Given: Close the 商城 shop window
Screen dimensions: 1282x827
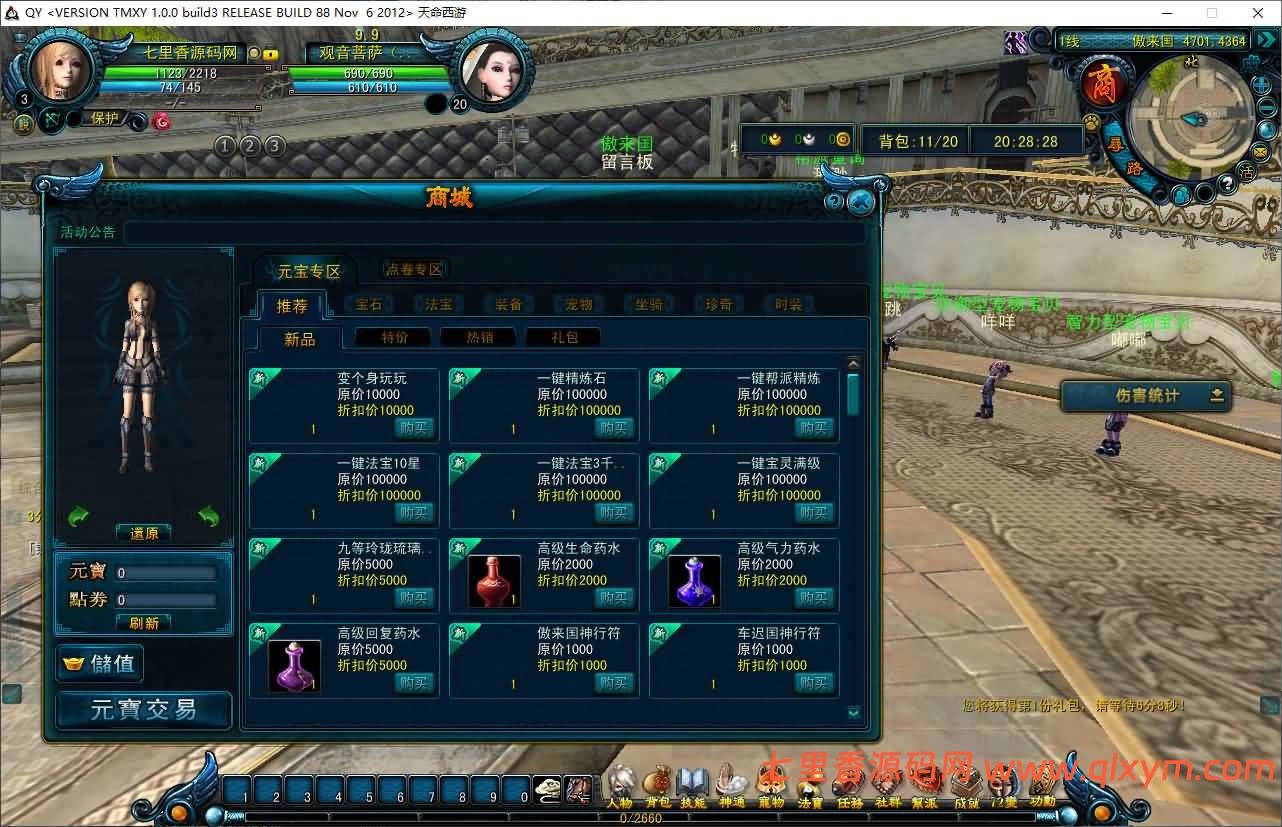Looking at the screenshot, I should pos(860,202).
